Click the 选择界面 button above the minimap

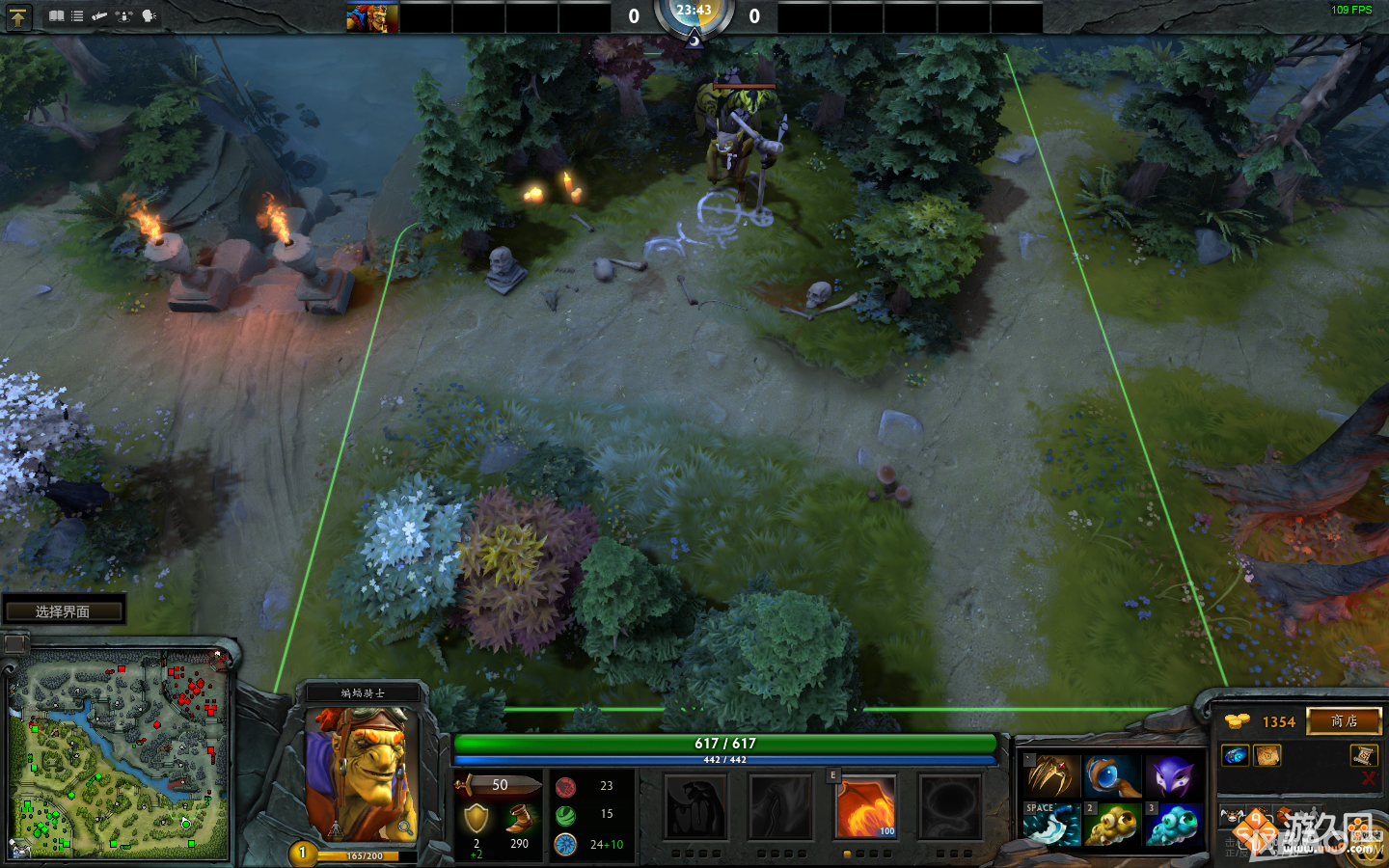[64, 610]
